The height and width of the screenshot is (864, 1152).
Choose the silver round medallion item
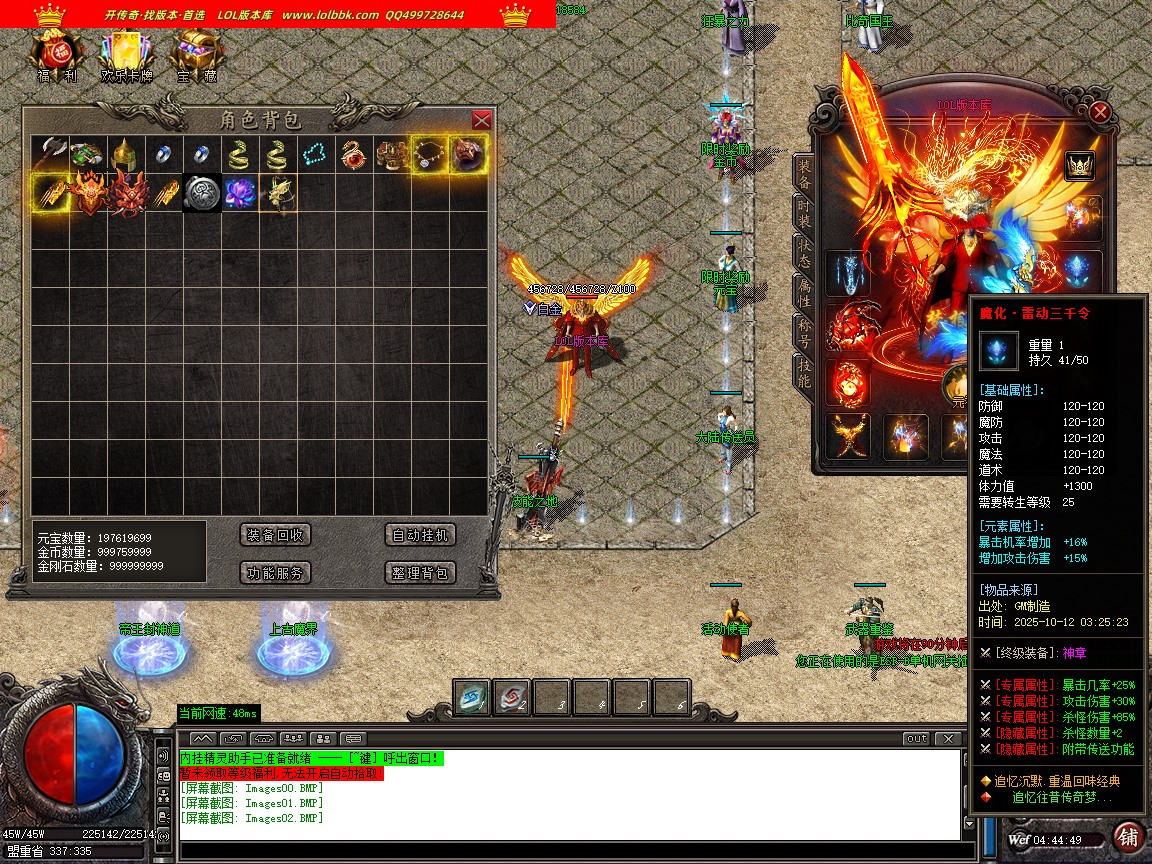[x=201, y=193]
